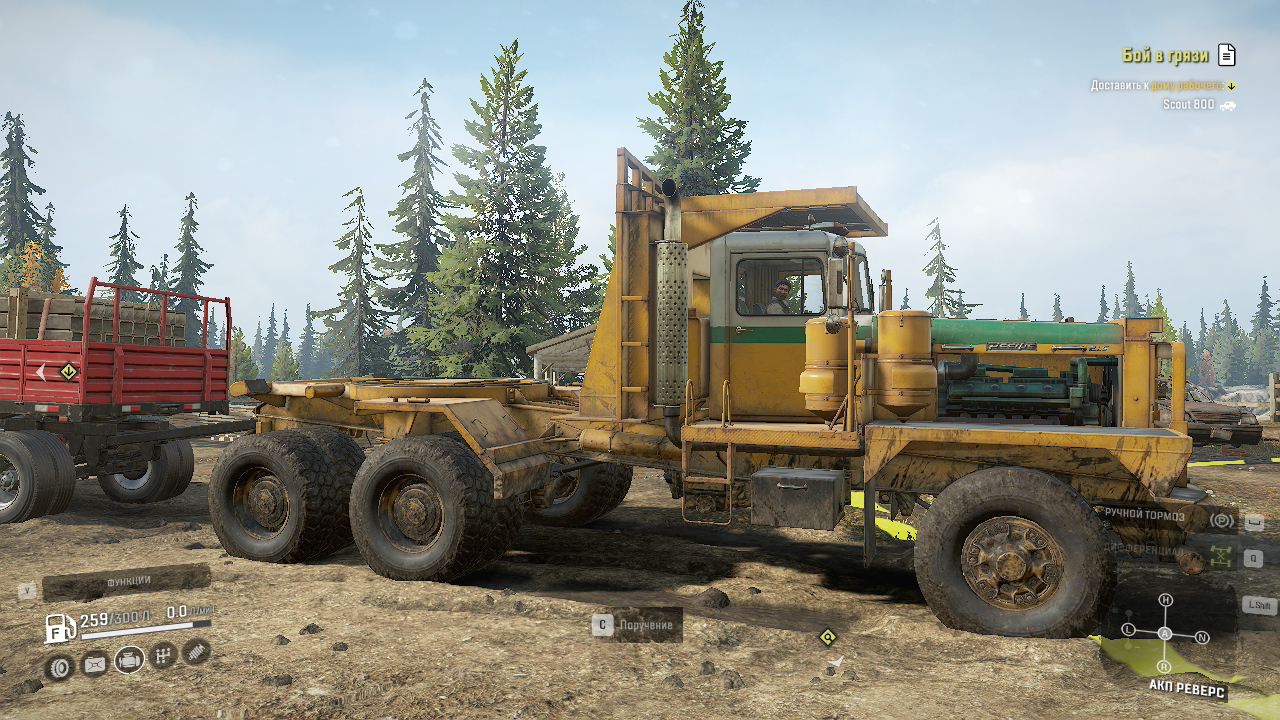Image resolution: width=1280 pixels, height=720 pixels.
Task: Select the highlighted engine status icon
Action: [x=129, y=659]
